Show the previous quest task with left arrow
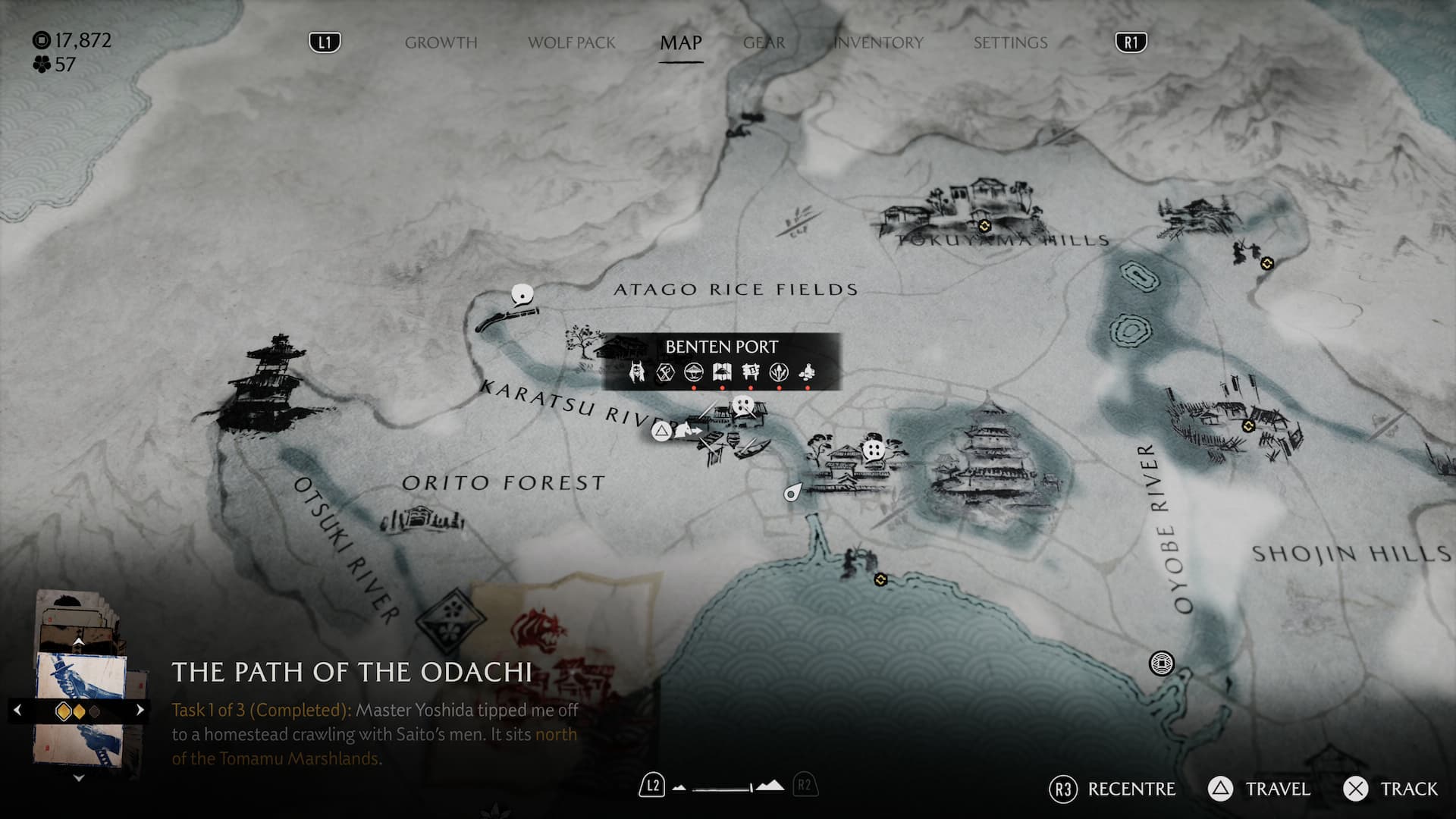This screenshot has height=819, width=1456. coord(17,711)
